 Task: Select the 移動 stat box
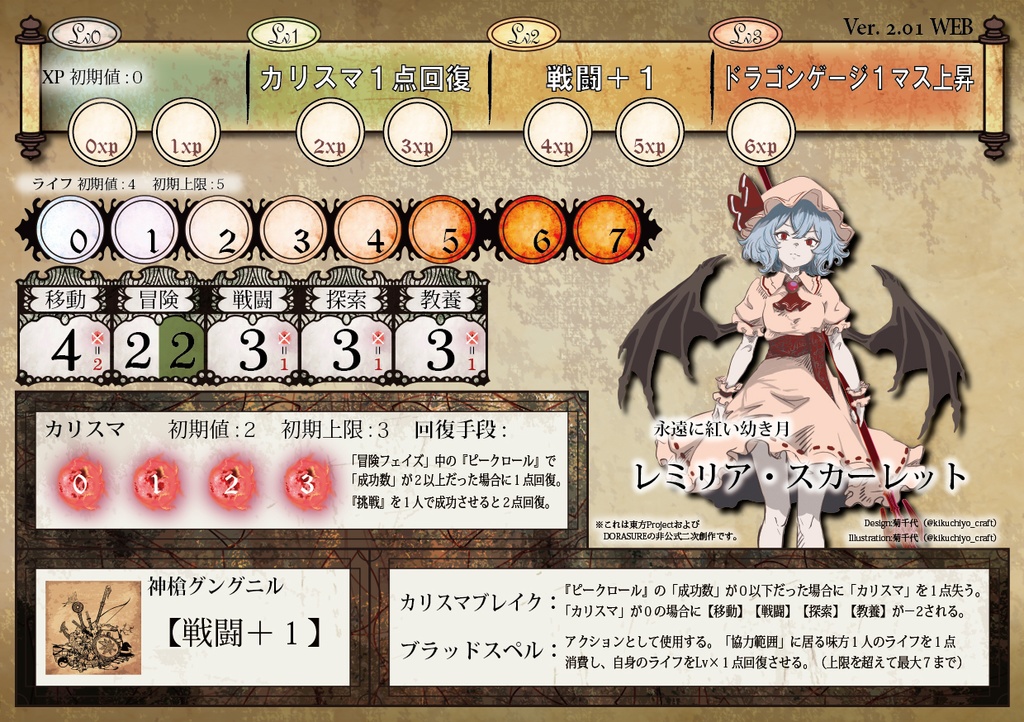pyautogui.click(x=65, y=336)
